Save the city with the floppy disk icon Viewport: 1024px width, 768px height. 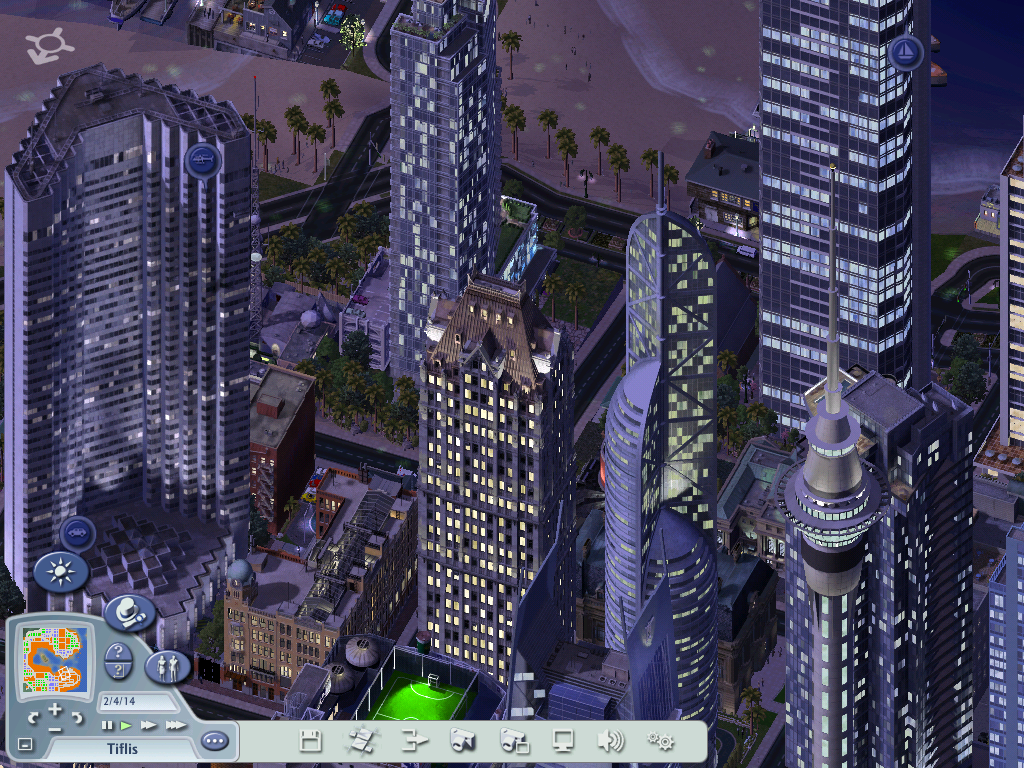click(x=311, y=741)
